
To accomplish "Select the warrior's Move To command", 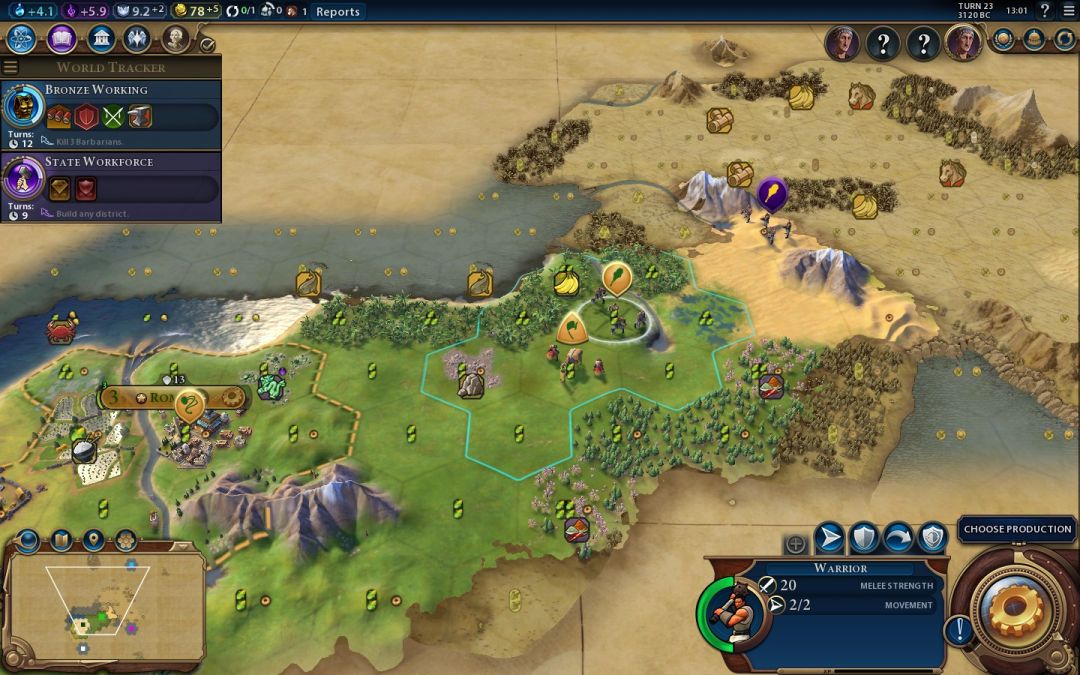I will [x=829, y=539].
